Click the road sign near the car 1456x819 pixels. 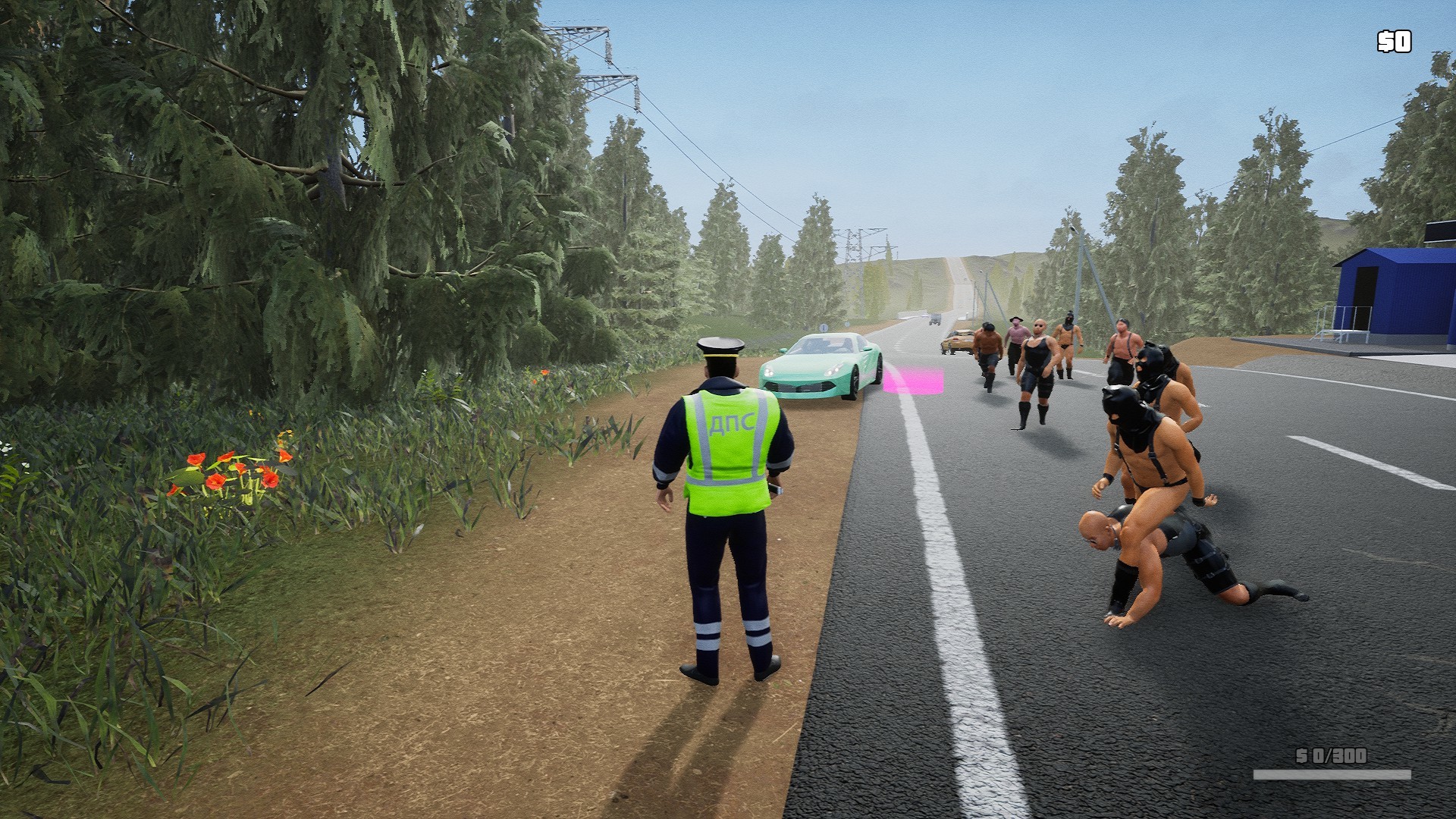824,327
